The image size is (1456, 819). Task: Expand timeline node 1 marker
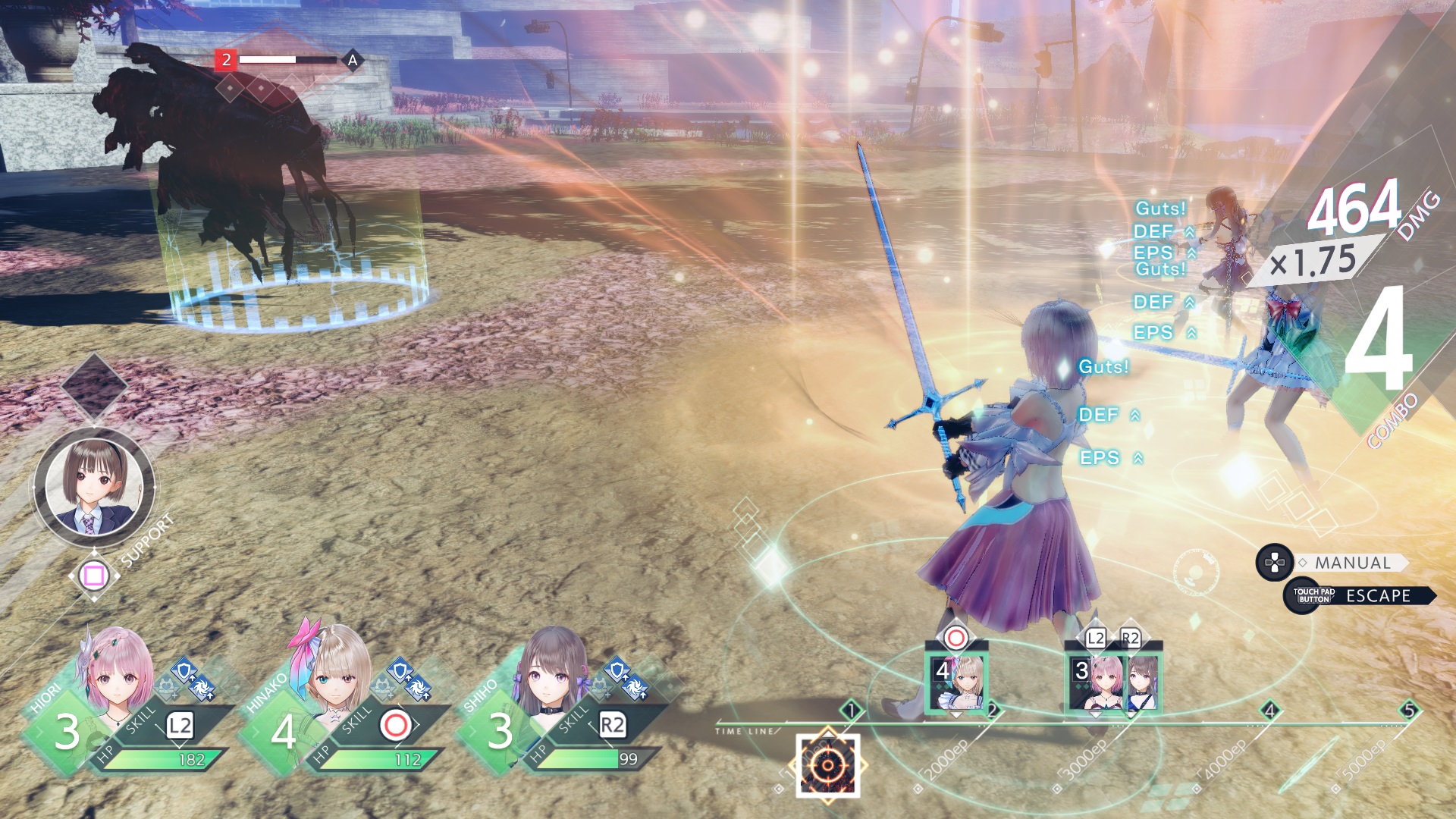click(x=851, y=711)
